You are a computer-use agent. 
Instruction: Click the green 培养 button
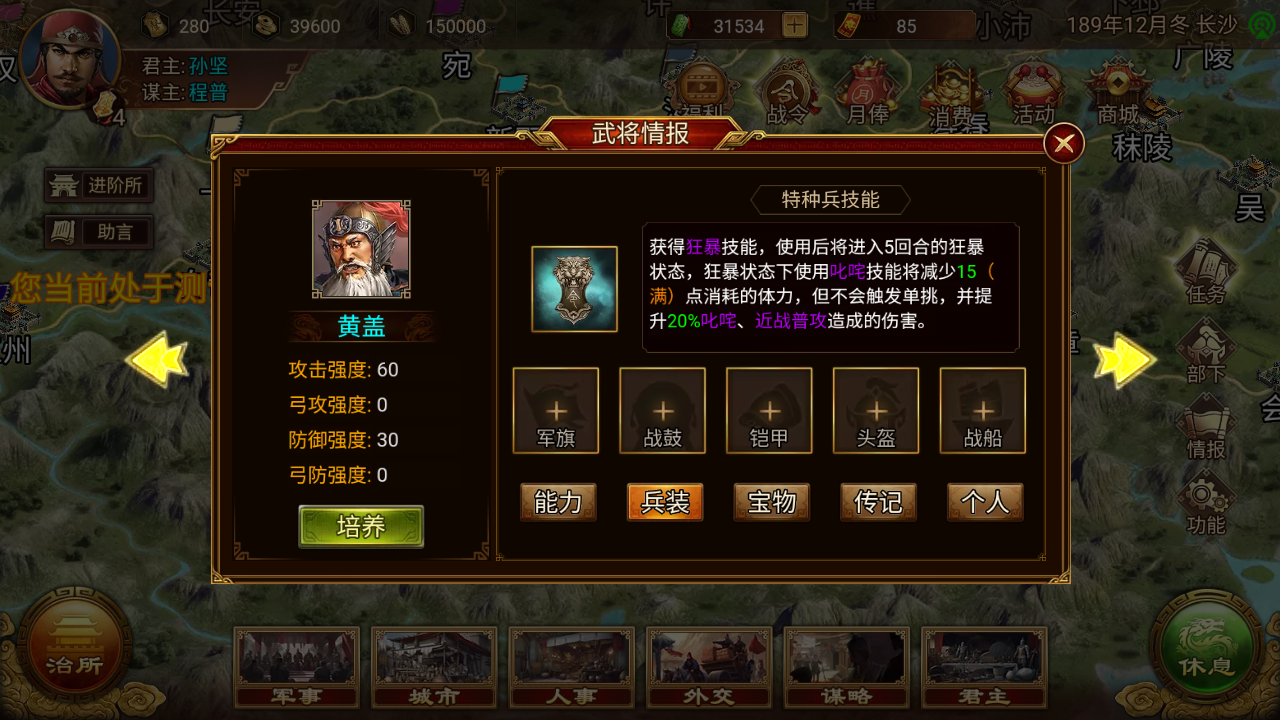361,525
